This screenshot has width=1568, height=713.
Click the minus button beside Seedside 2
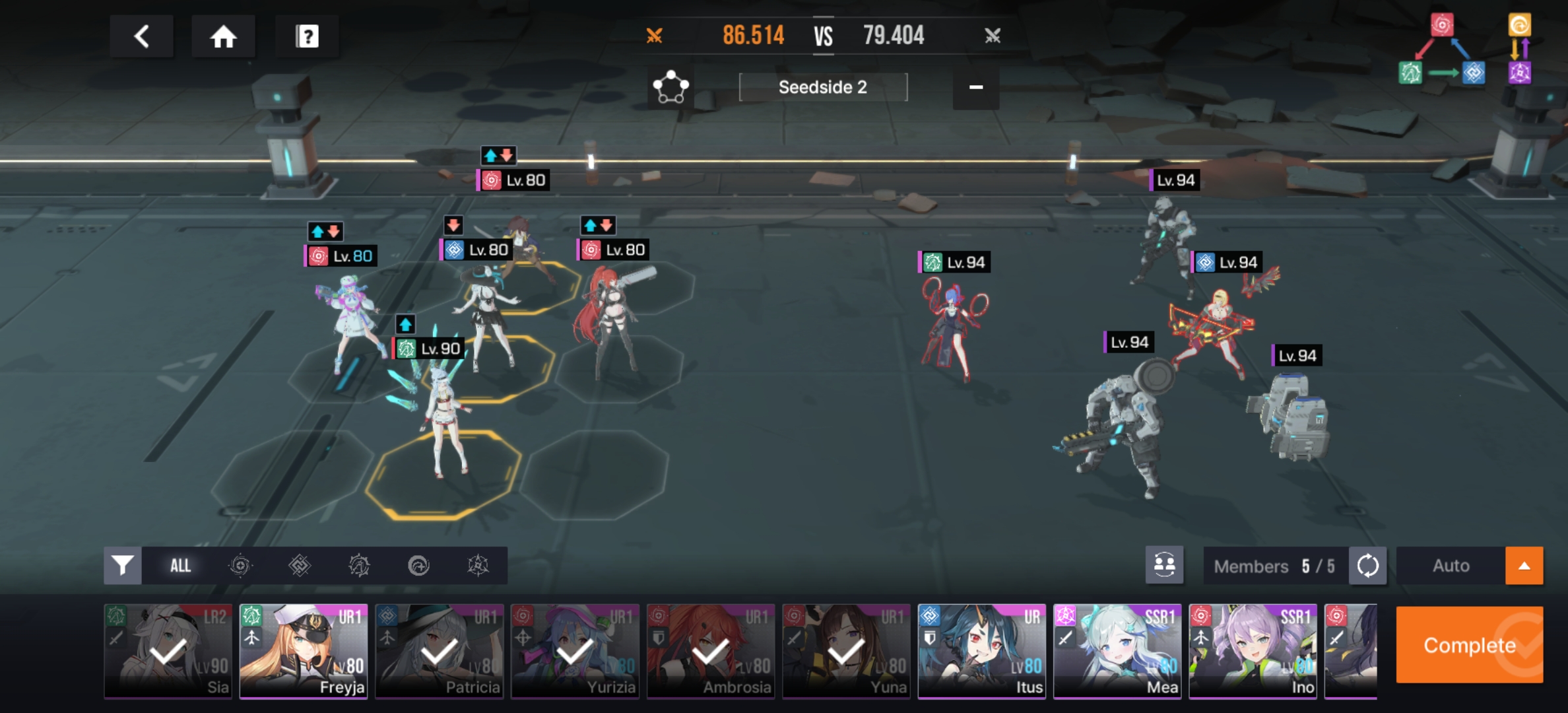click(975, 87)
